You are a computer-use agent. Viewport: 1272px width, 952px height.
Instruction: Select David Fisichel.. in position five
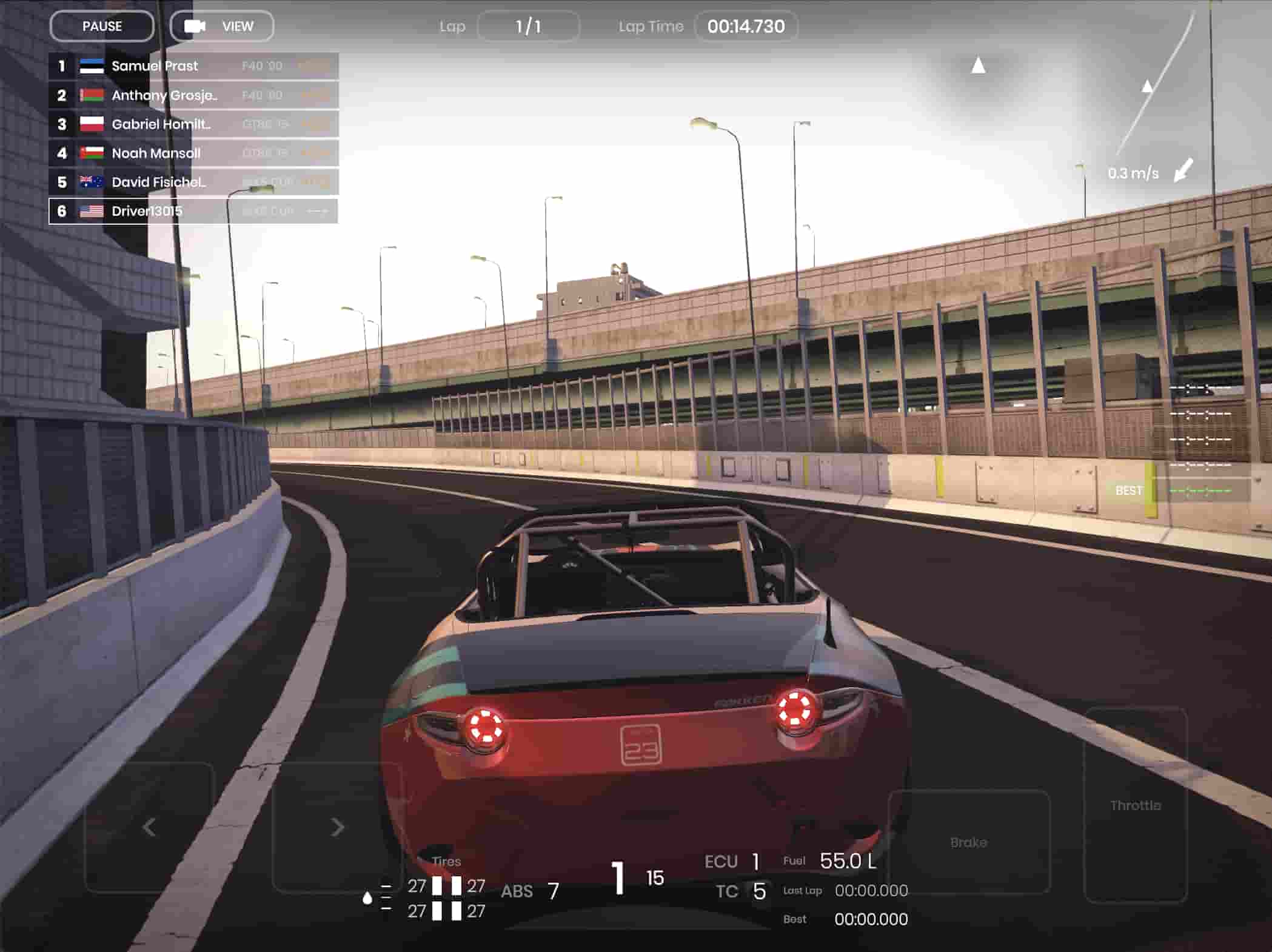tap(193, 182)
